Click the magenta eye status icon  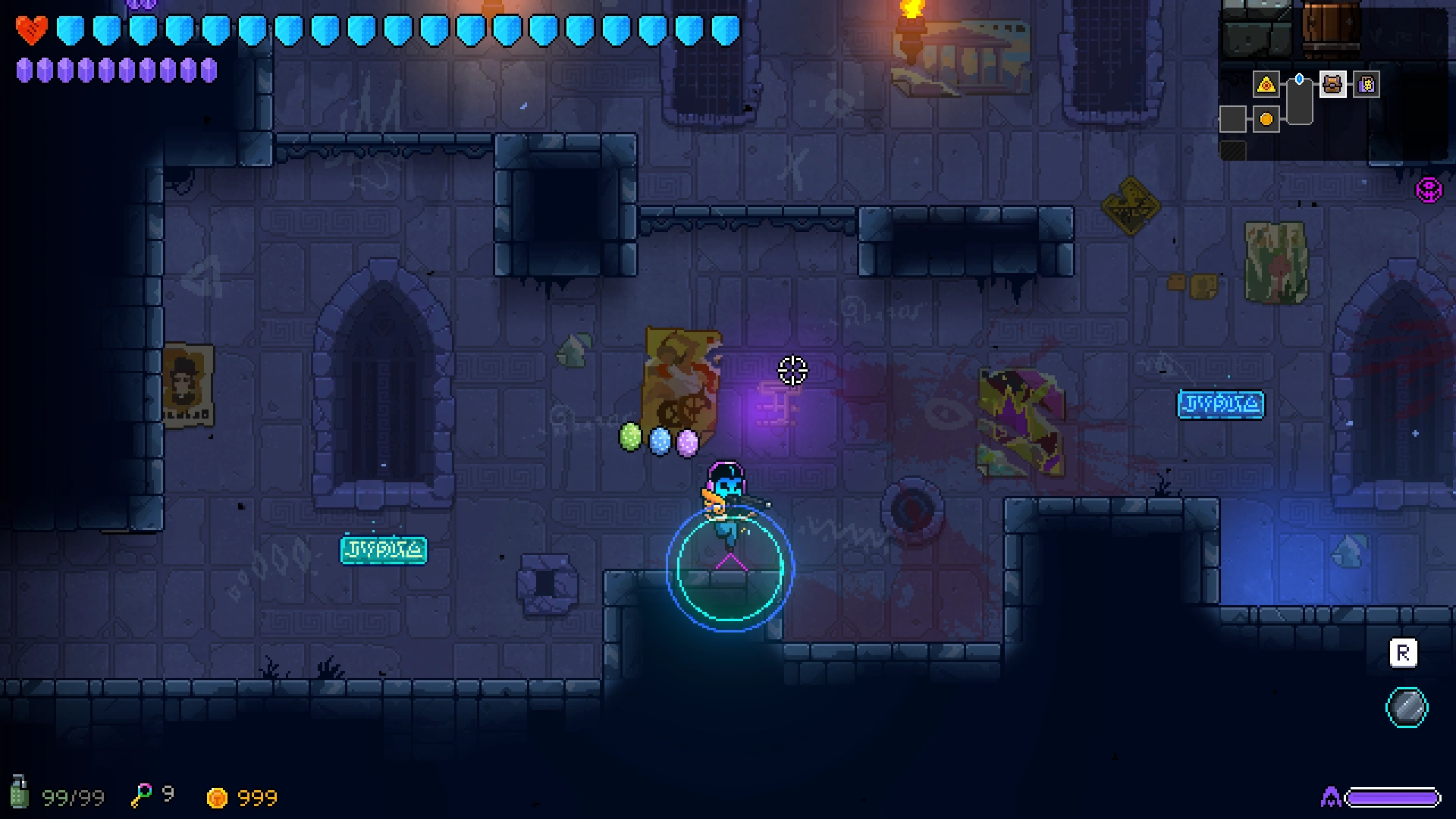(x=1429, y=190)
